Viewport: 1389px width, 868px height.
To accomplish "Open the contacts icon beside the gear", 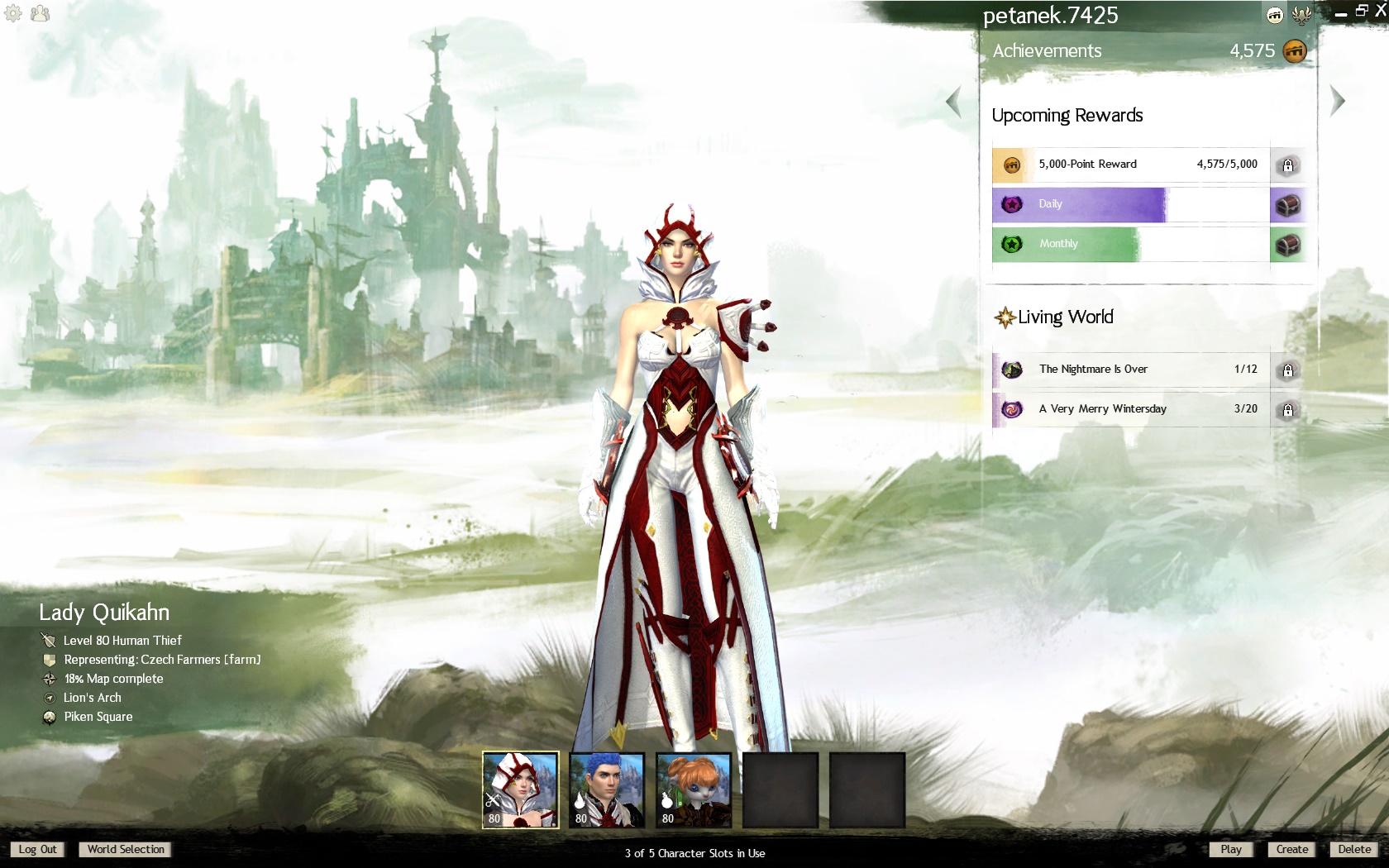I will click(40, 13).
